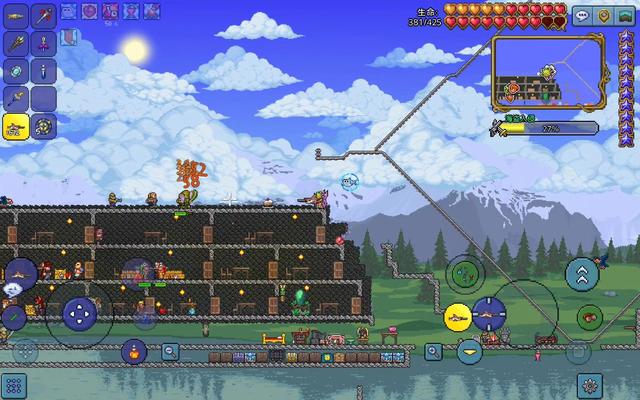Select the magic mirror hotbar slot
The image size is (640, 400).
(16, 71)
